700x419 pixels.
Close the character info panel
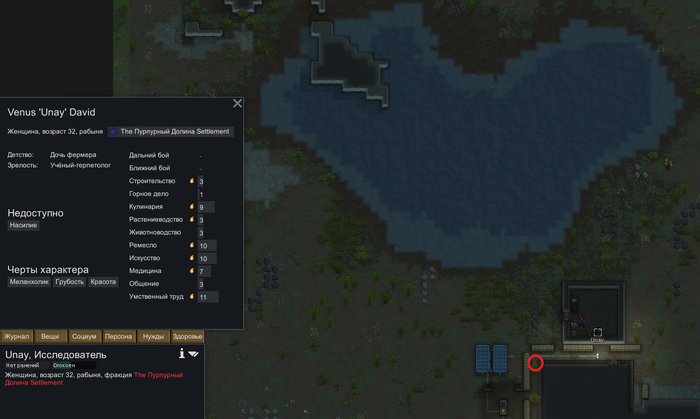click(x=237, y=103)
